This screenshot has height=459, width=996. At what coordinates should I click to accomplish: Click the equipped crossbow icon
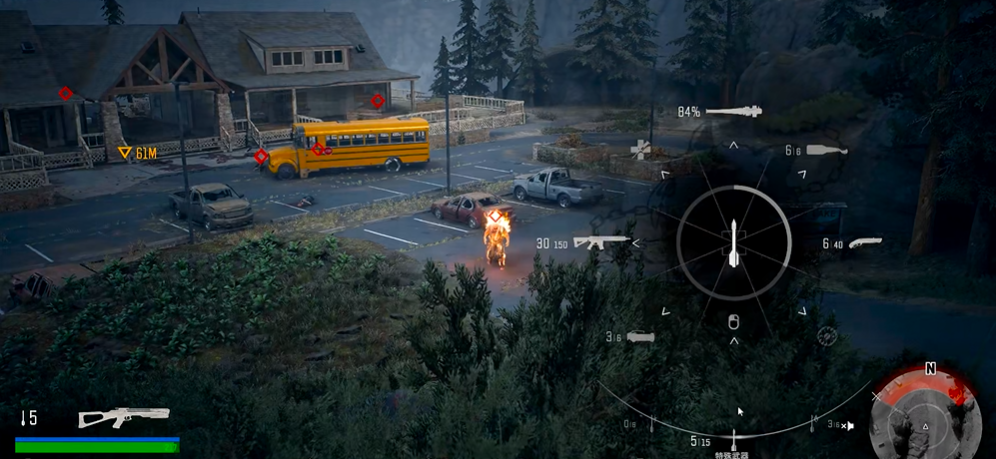pyautogui.click(x=110, y=417)
